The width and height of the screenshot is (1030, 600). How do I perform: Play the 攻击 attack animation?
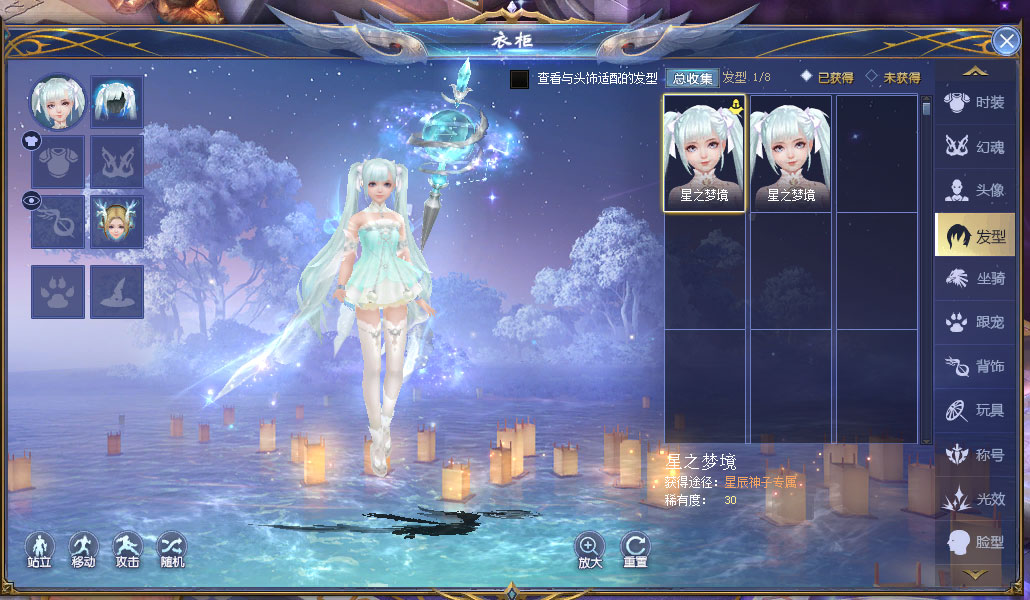tap(127, 548)
